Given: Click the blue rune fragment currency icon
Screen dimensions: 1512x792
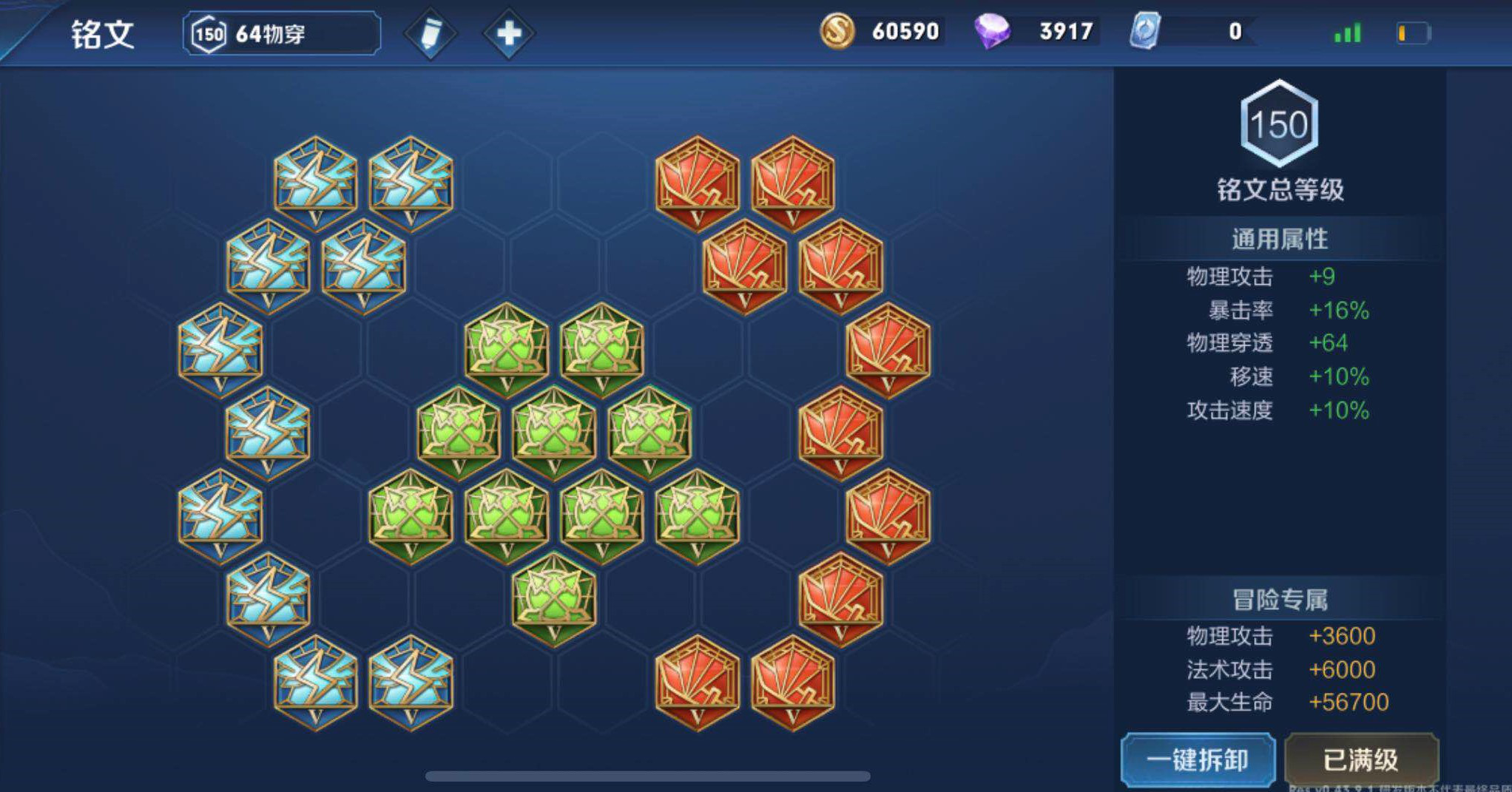Looking at the screenshot, I should pyautogui.click(x=1145, y=32).
